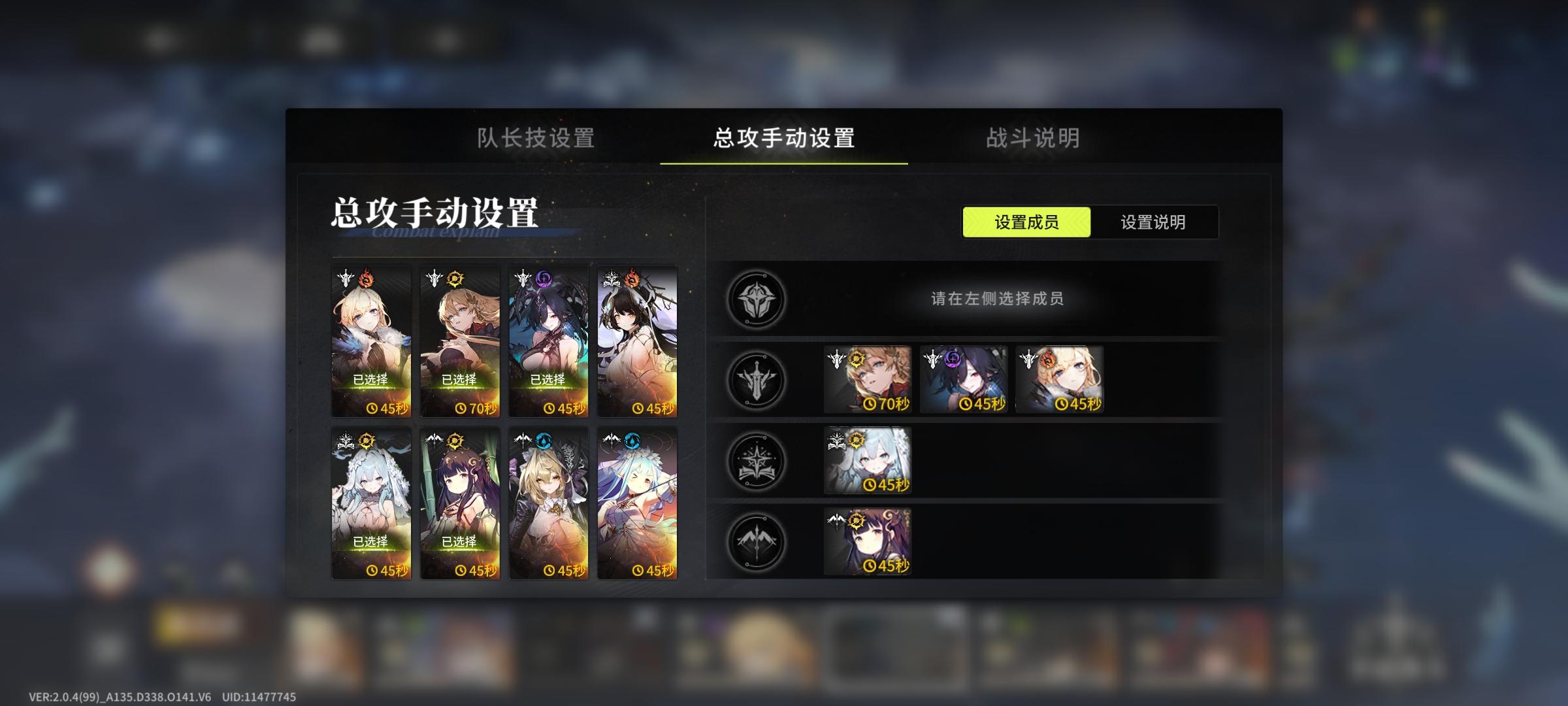The width and height of the screenshot is (1568, 706).
Task: Select the sword attacker role emblem icon
Action: [x=756, y=379]
